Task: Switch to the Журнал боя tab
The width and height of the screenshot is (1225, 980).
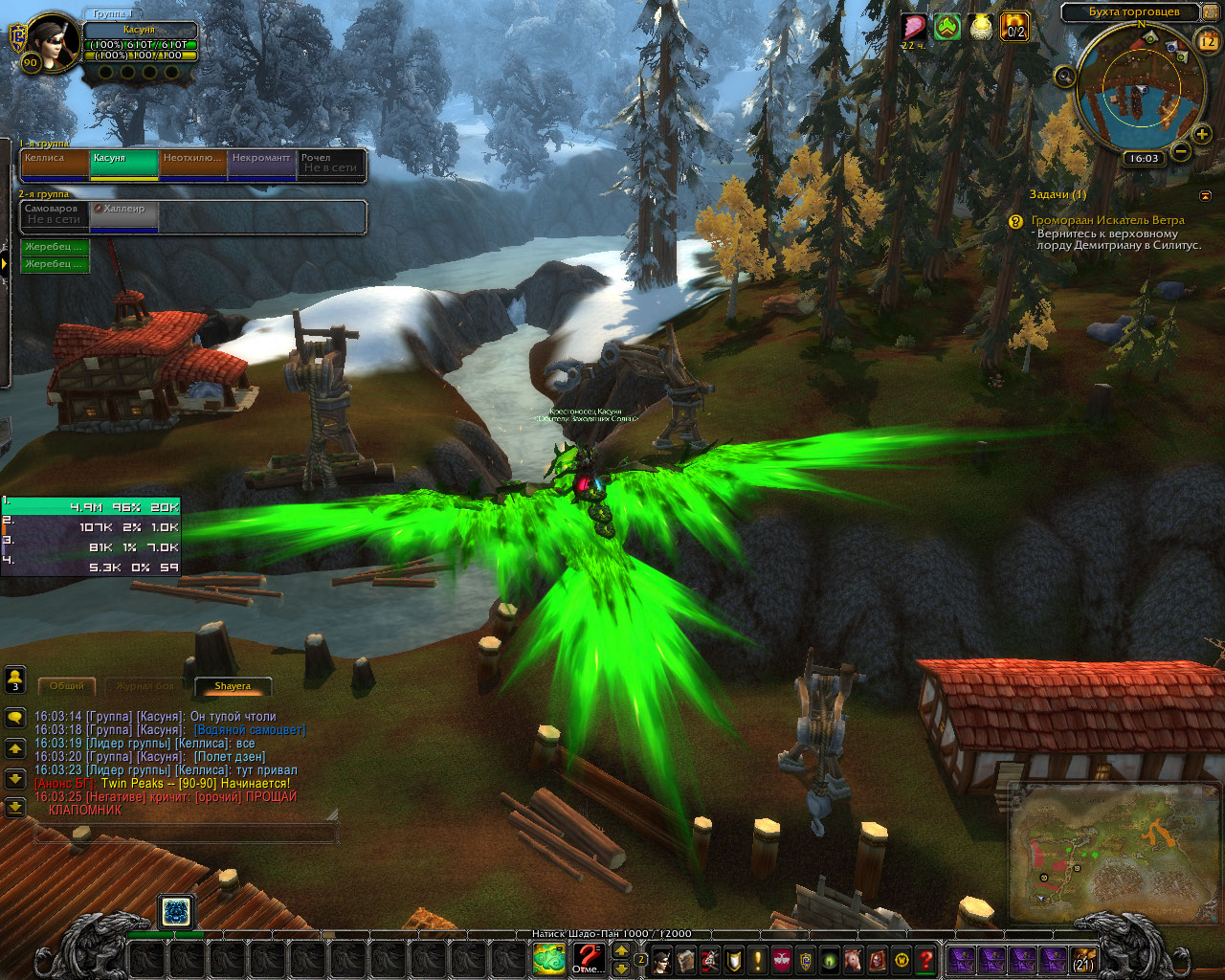Action: pyautogui.click(x=145, y=686)
